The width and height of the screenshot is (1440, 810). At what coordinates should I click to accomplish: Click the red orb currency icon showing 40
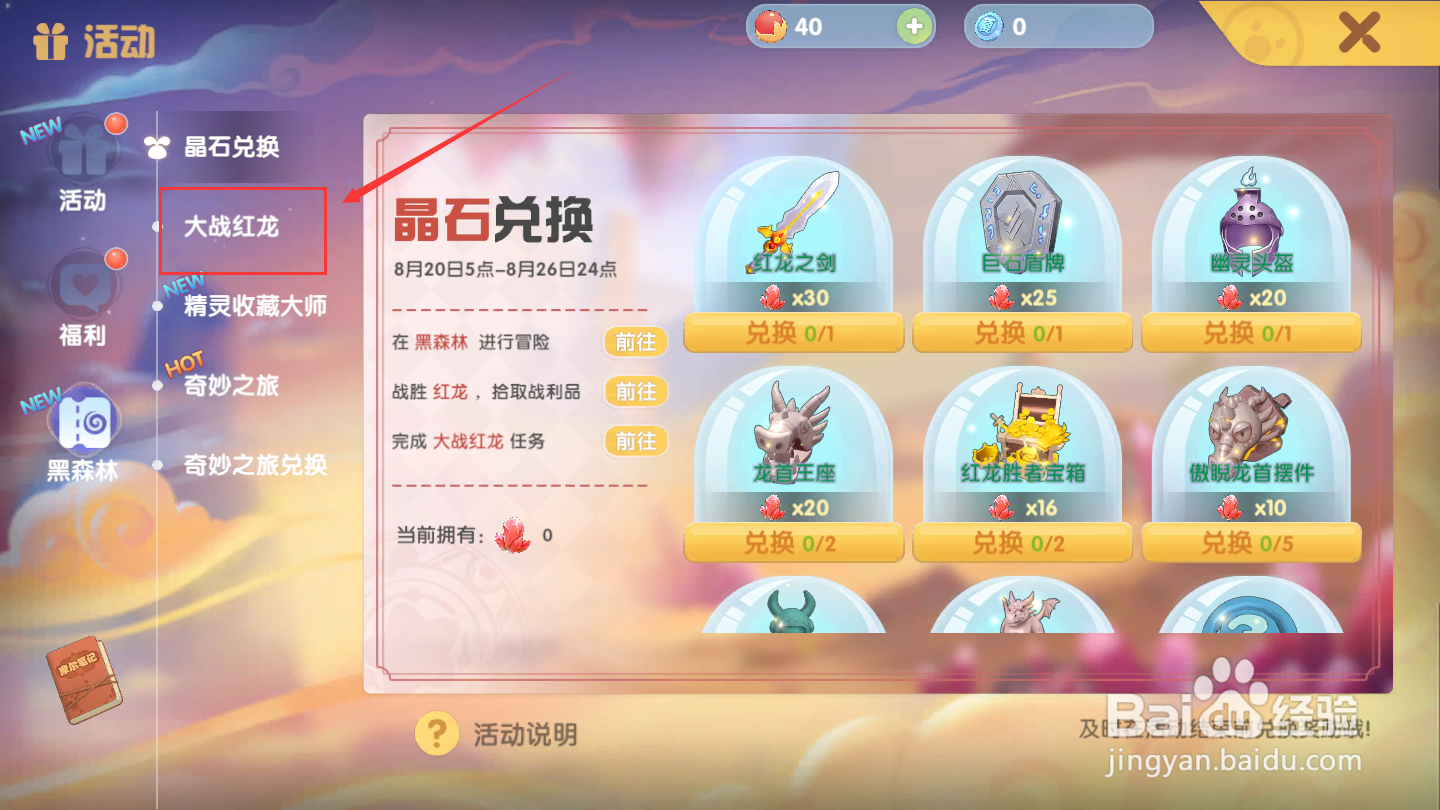tap(770, 26)
